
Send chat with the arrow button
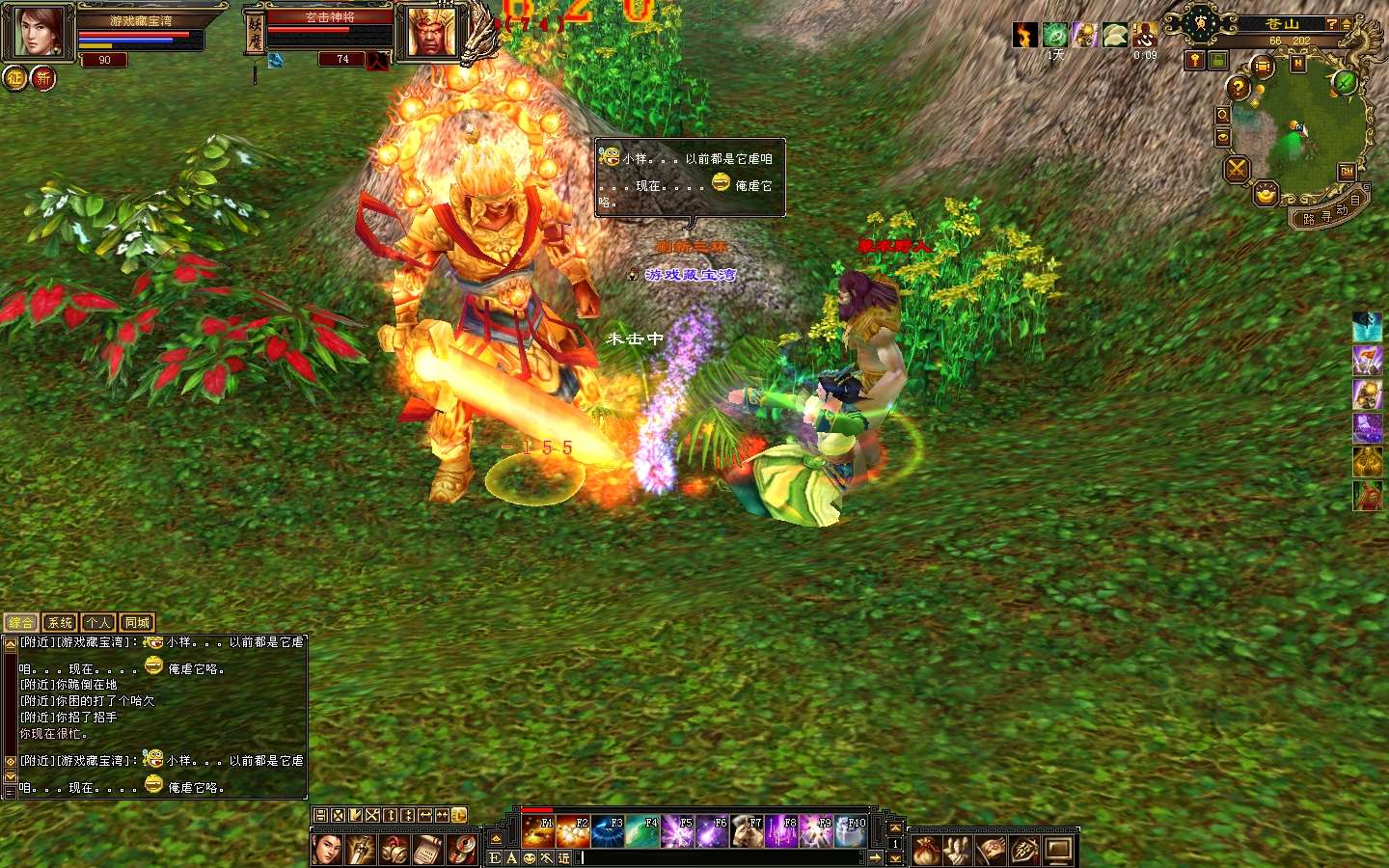(875, 857)
